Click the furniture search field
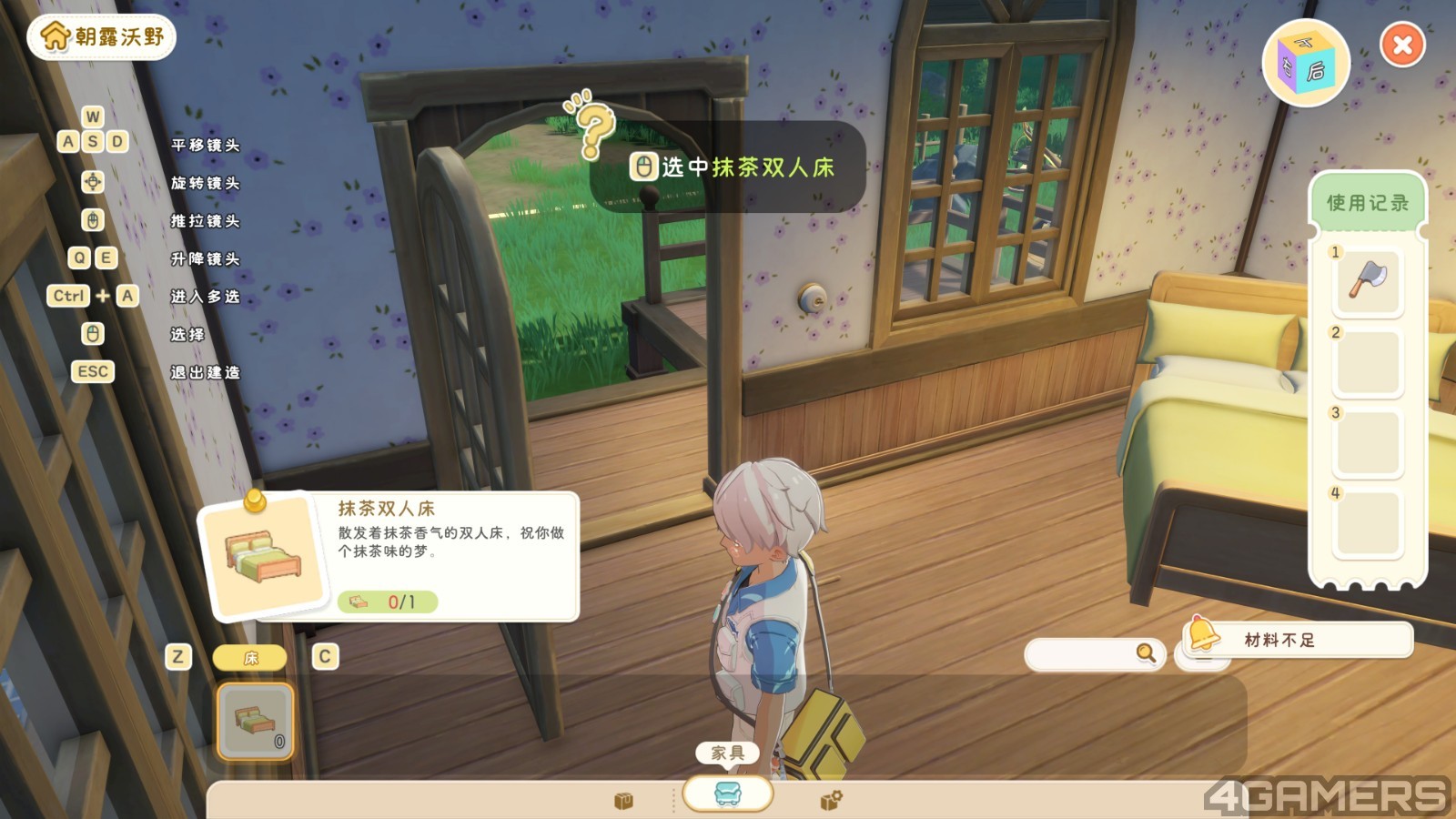The height and width of the screenshot is (819, 1456). click(1083, 653)
